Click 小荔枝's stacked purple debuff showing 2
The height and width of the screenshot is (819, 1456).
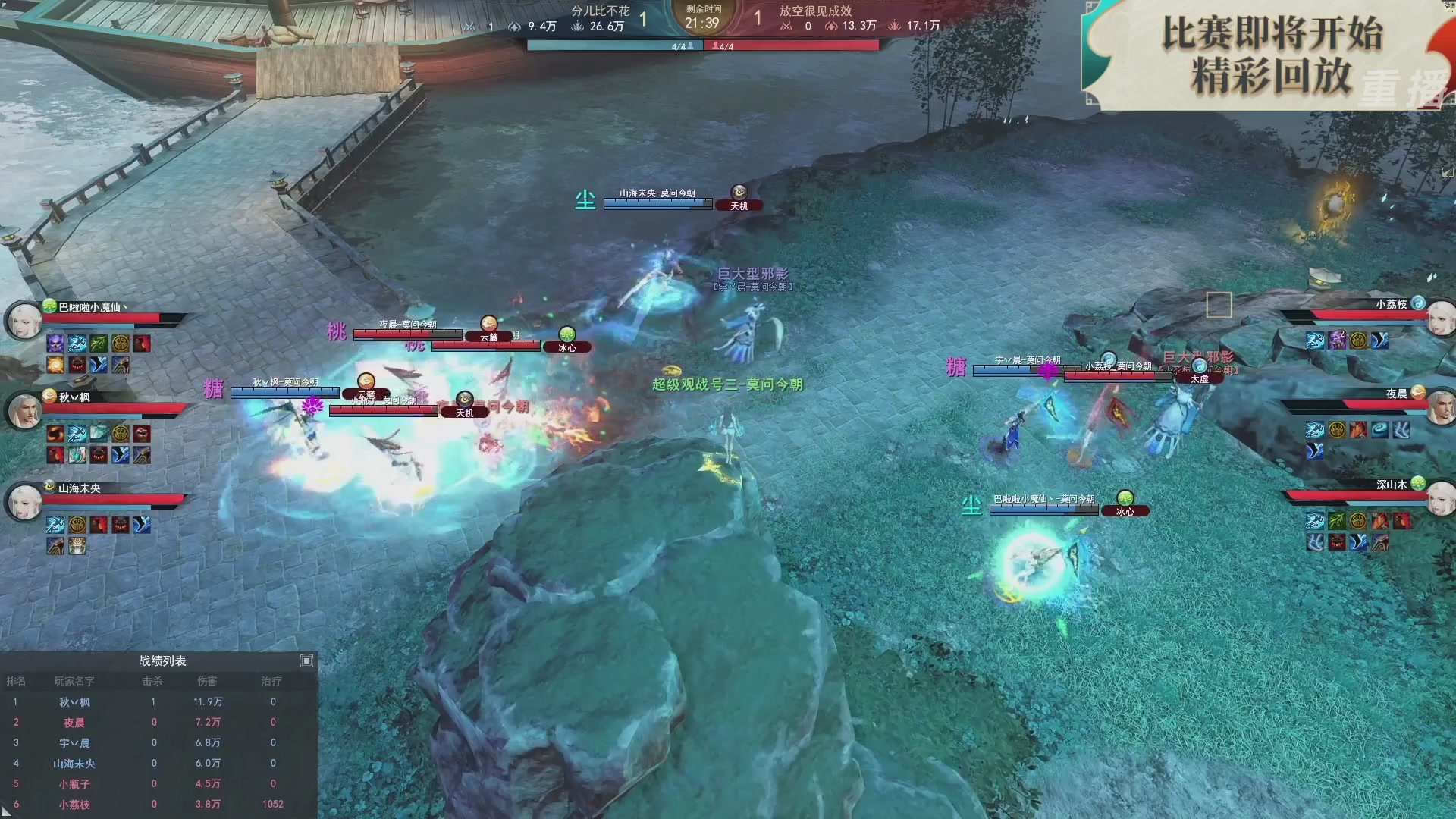1337,341
